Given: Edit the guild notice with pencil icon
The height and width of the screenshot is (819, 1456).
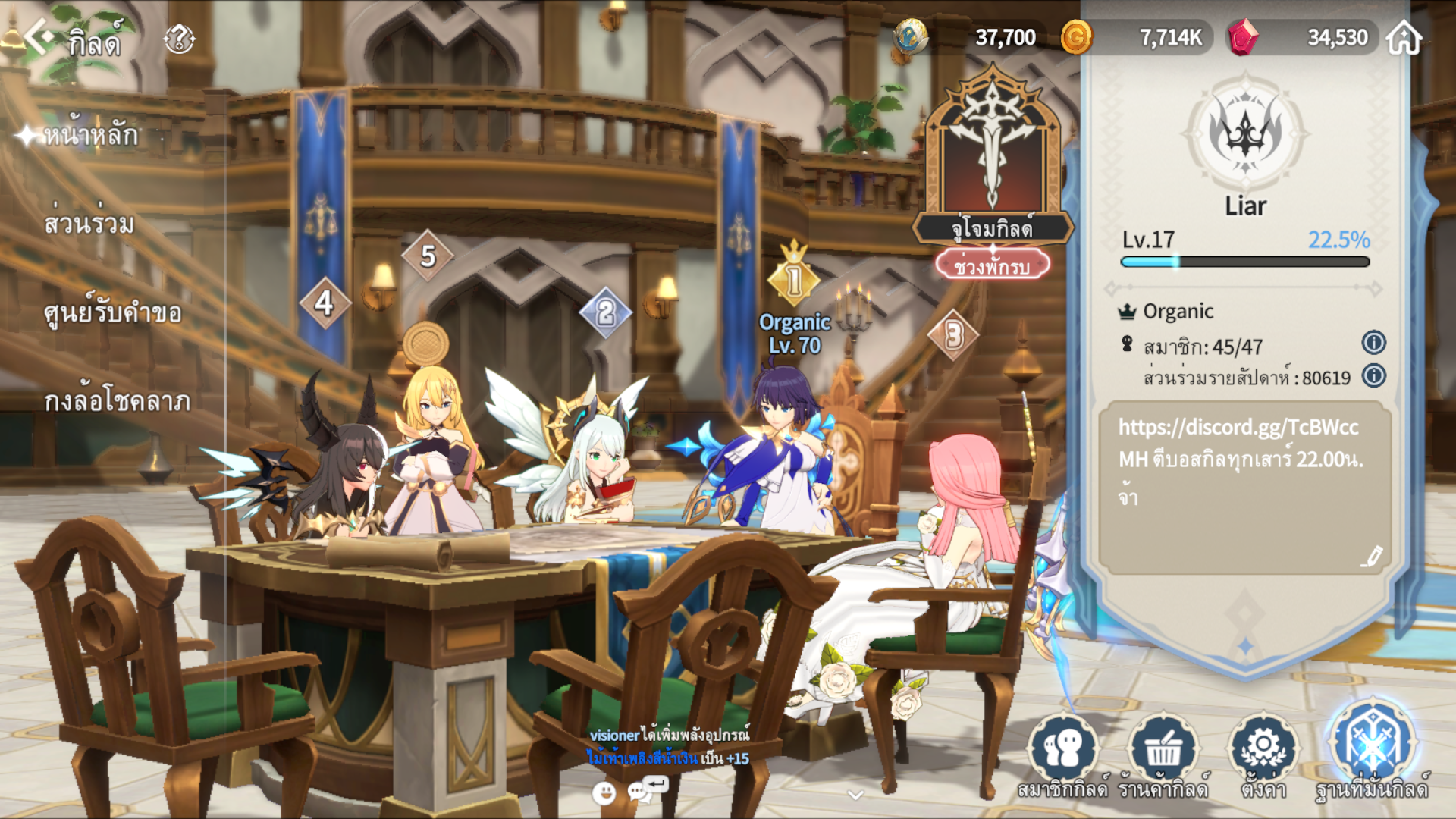Looking at the screenshot, I should point(1371,557).
